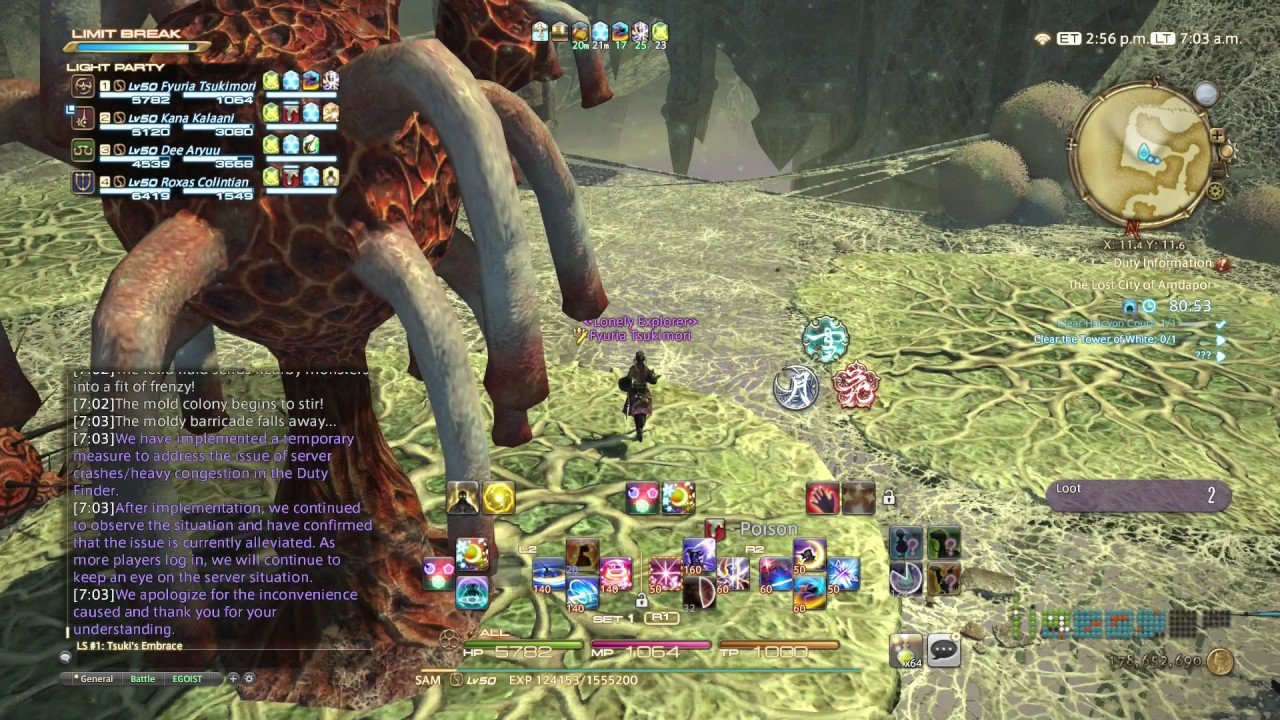Click the minimap zoom-in plus button
Screen dimensions: 1280x720
[1217, 135]
